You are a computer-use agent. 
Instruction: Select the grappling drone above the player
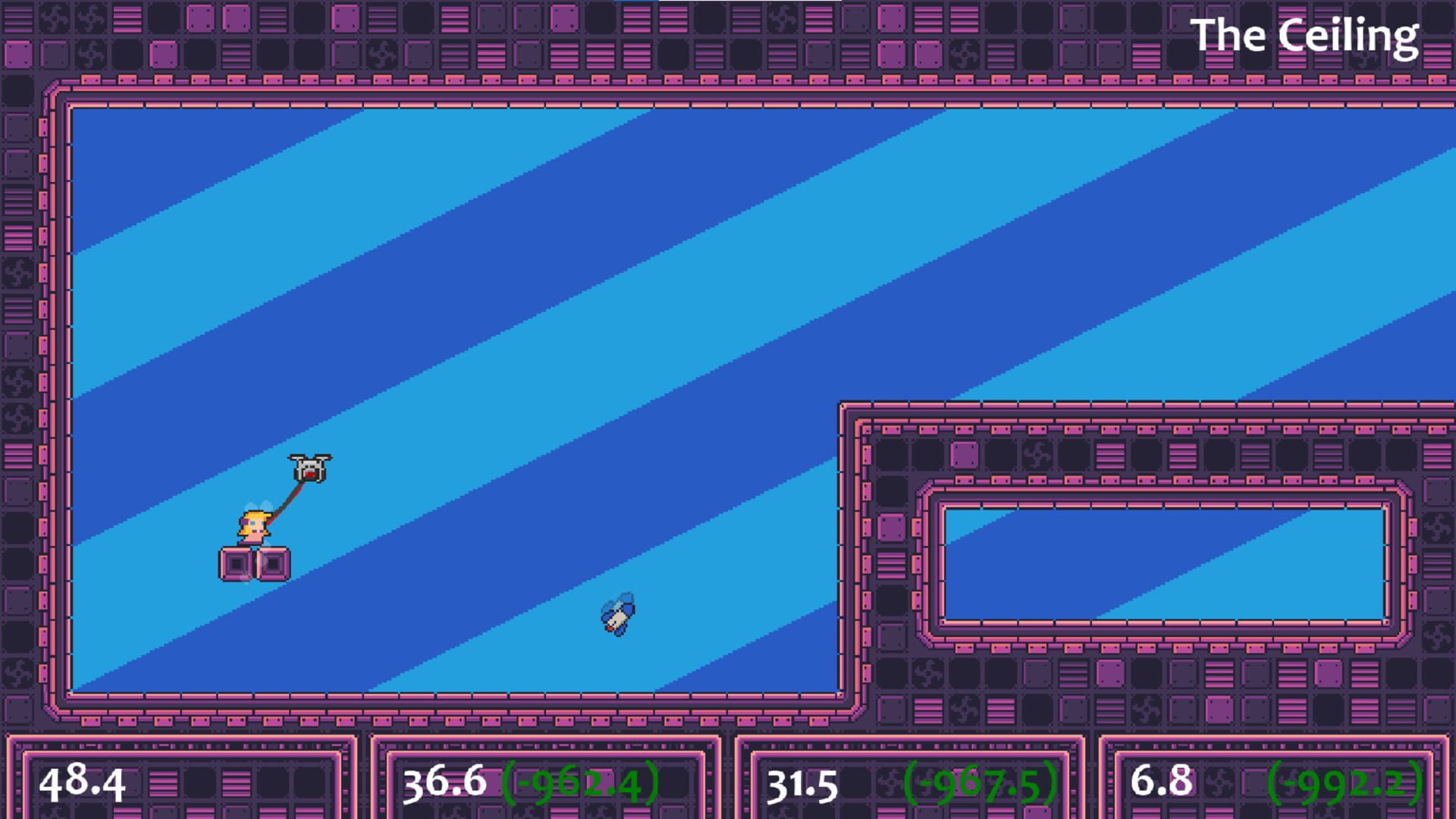(x=308, y=468)
